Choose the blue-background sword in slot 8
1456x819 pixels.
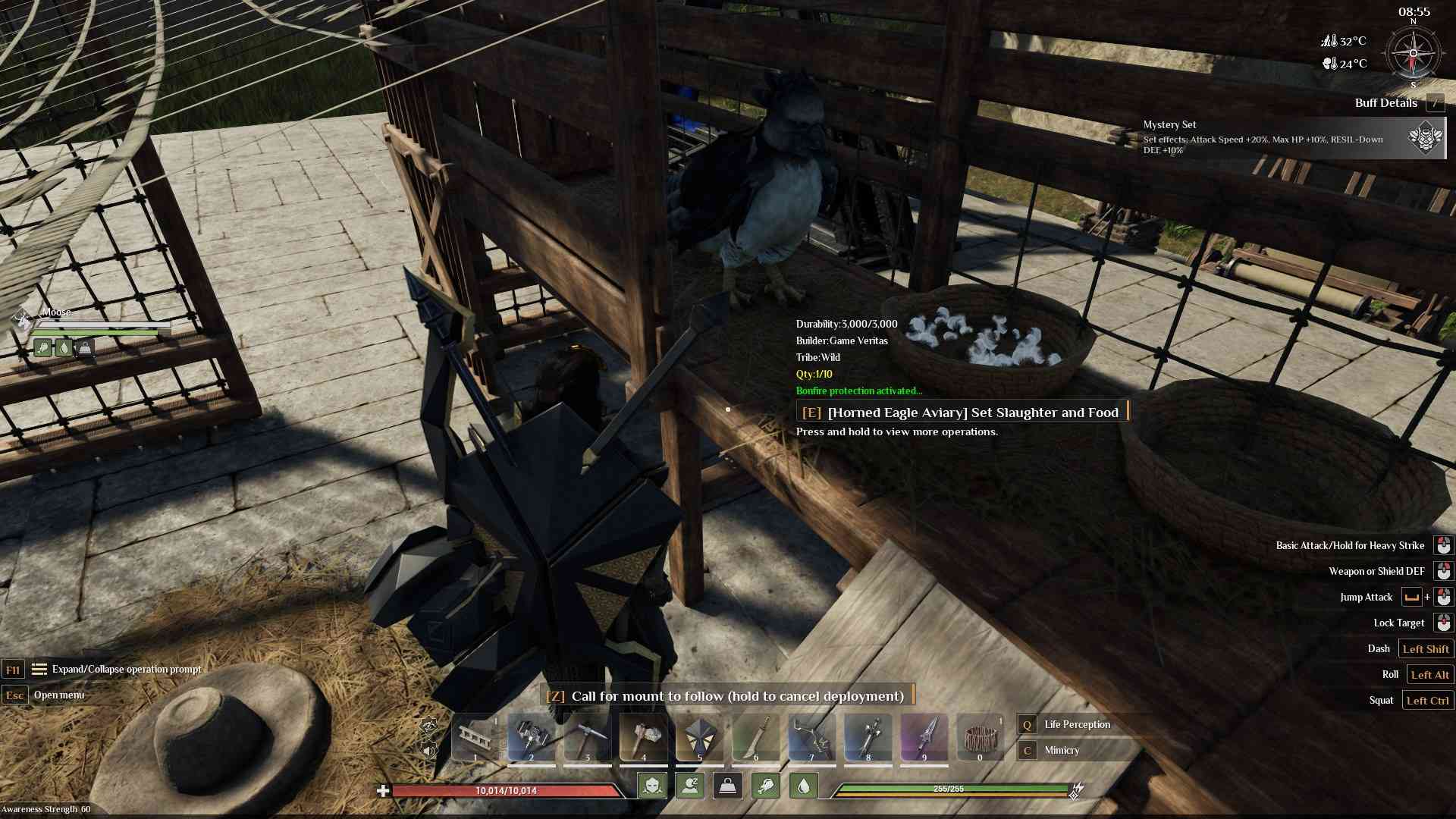click(x=868, y=737)
